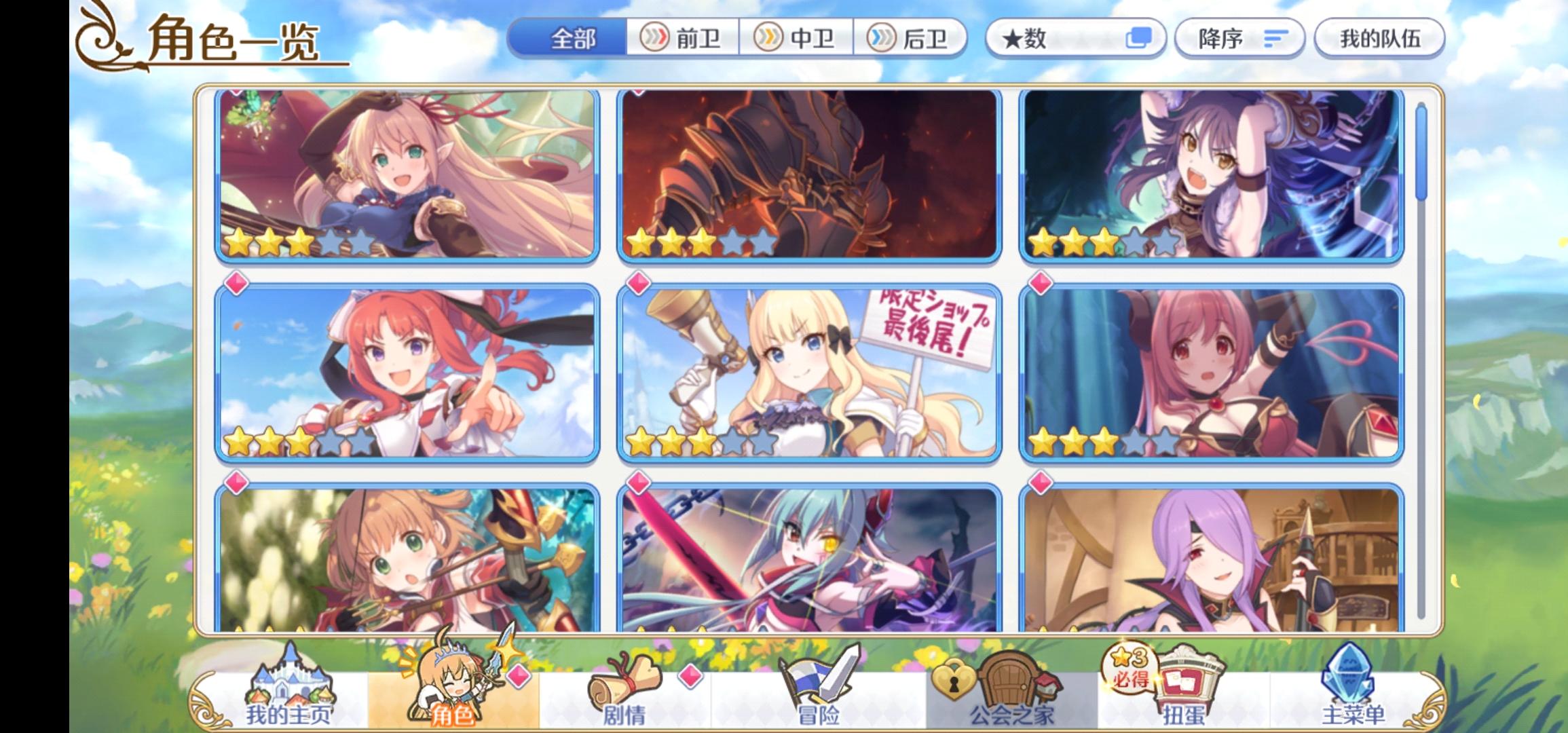Expand the sort order icon next to 降序

[x=1273, y=39]
